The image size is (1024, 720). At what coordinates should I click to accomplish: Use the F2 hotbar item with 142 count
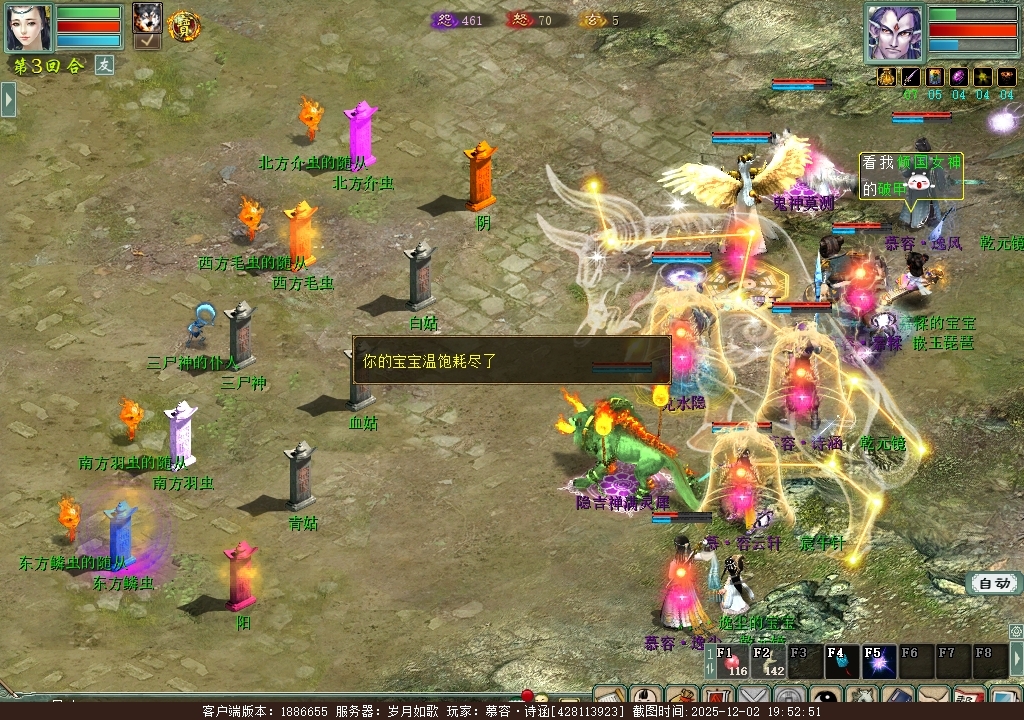pos(770,662)
